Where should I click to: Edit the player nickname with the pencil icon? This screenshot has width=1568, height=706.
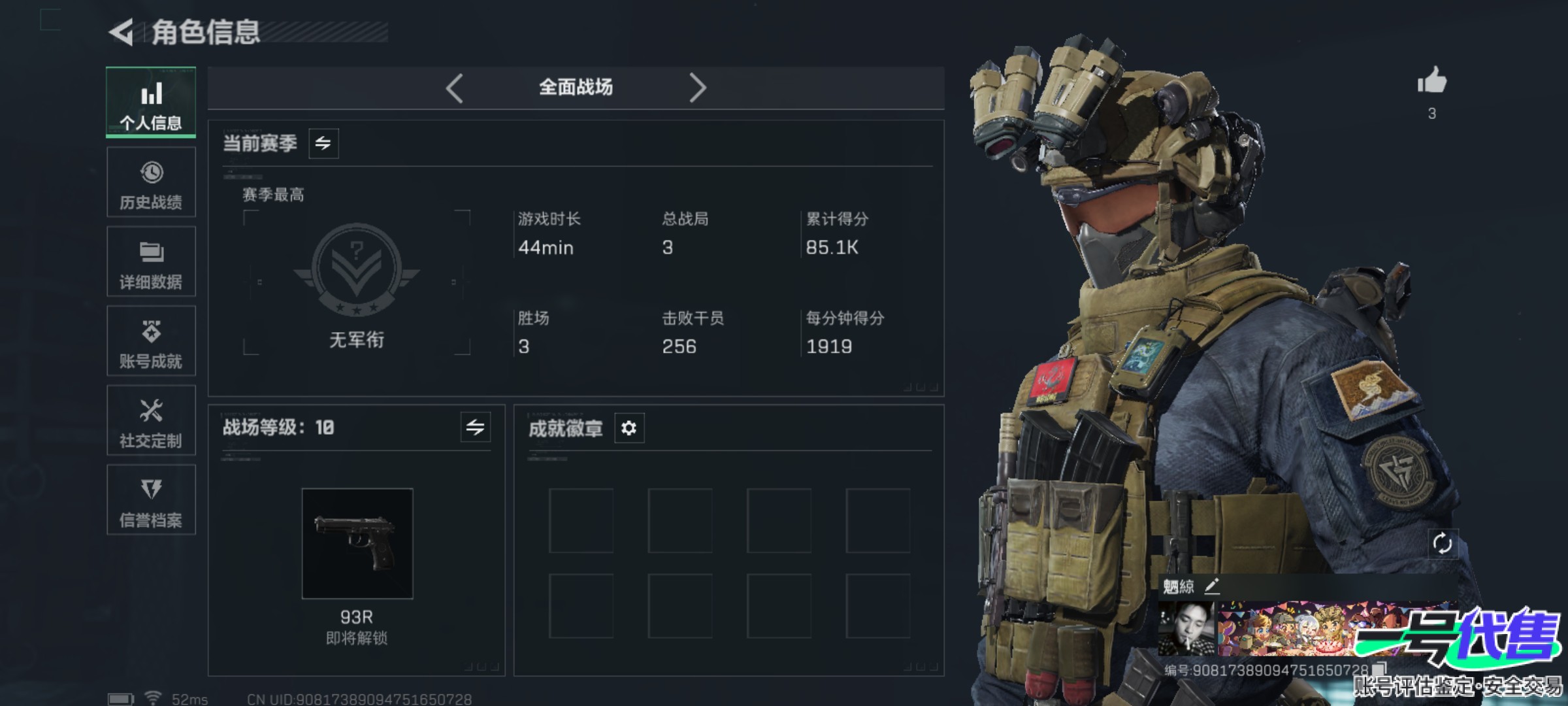[1212, 586]
